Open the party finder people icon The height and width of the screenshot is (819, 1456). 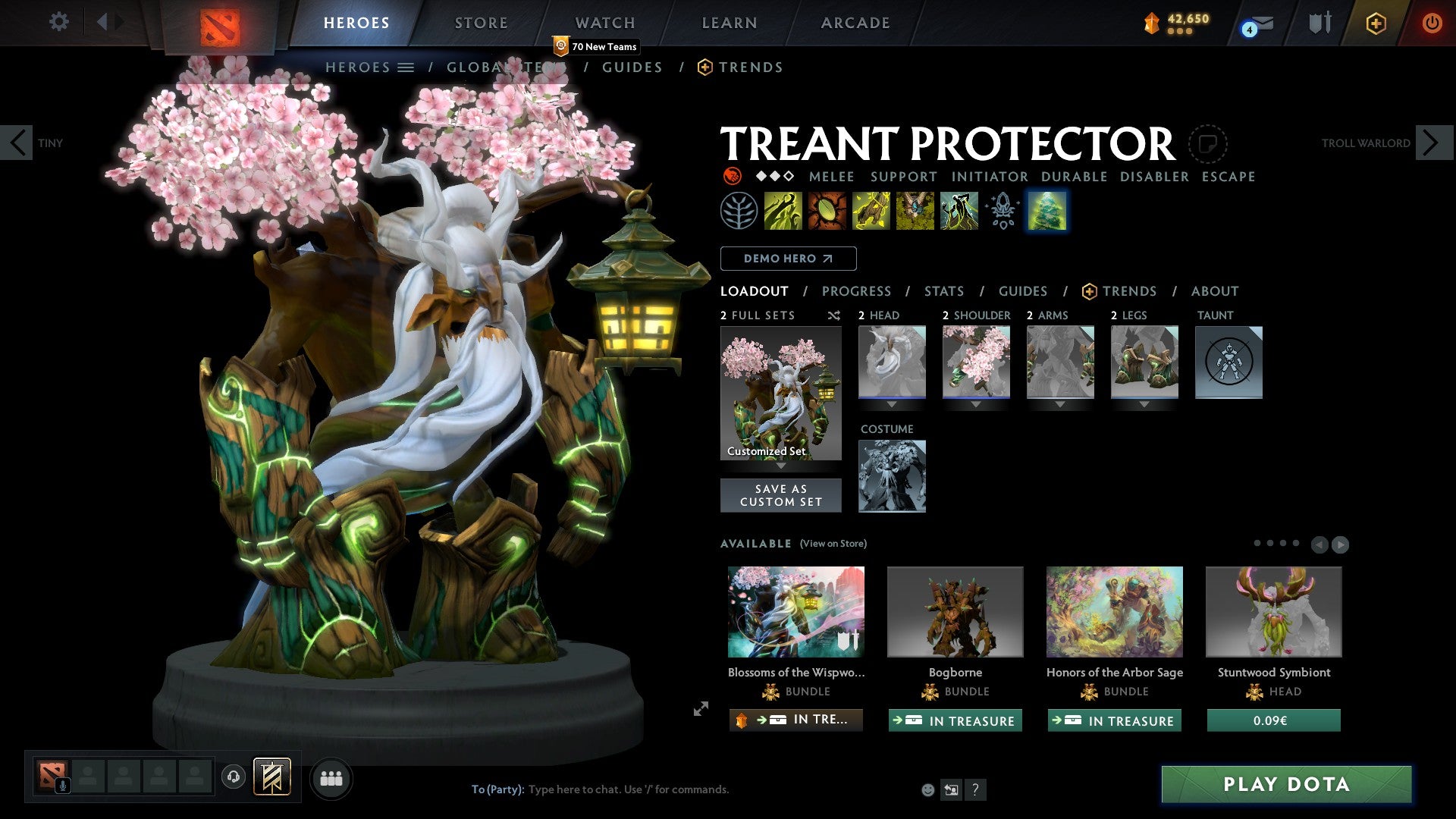click(x=331, y=777)
